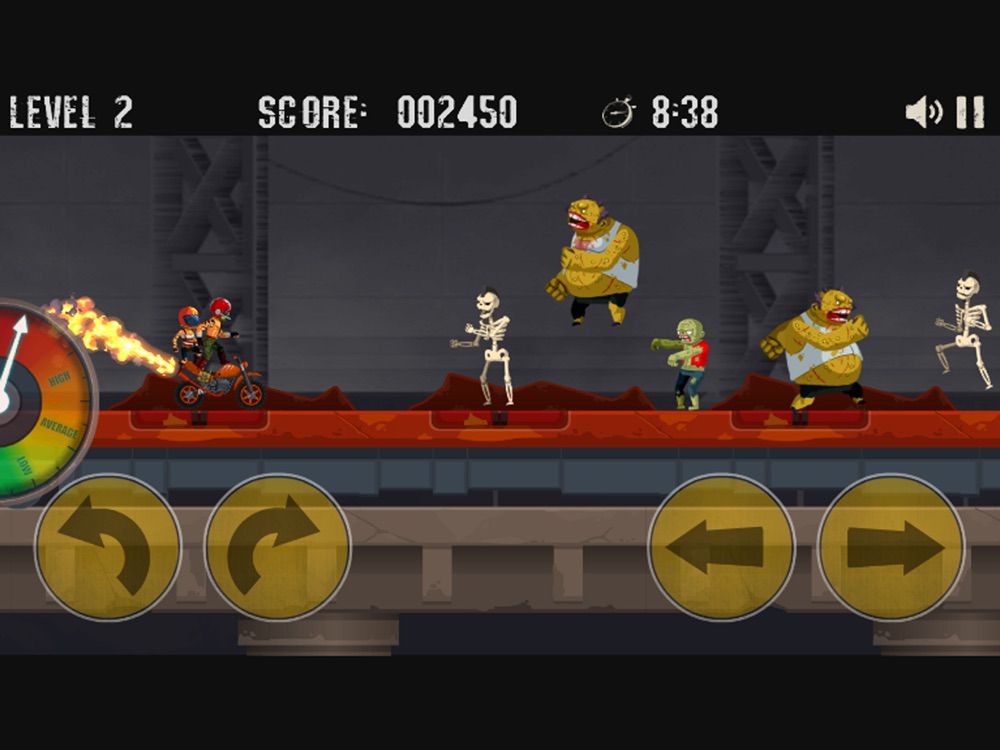The width and height of the screenshot is (1000, 750).
Task: Tap the curved lean-back arrow button
Action: (108, 548)
